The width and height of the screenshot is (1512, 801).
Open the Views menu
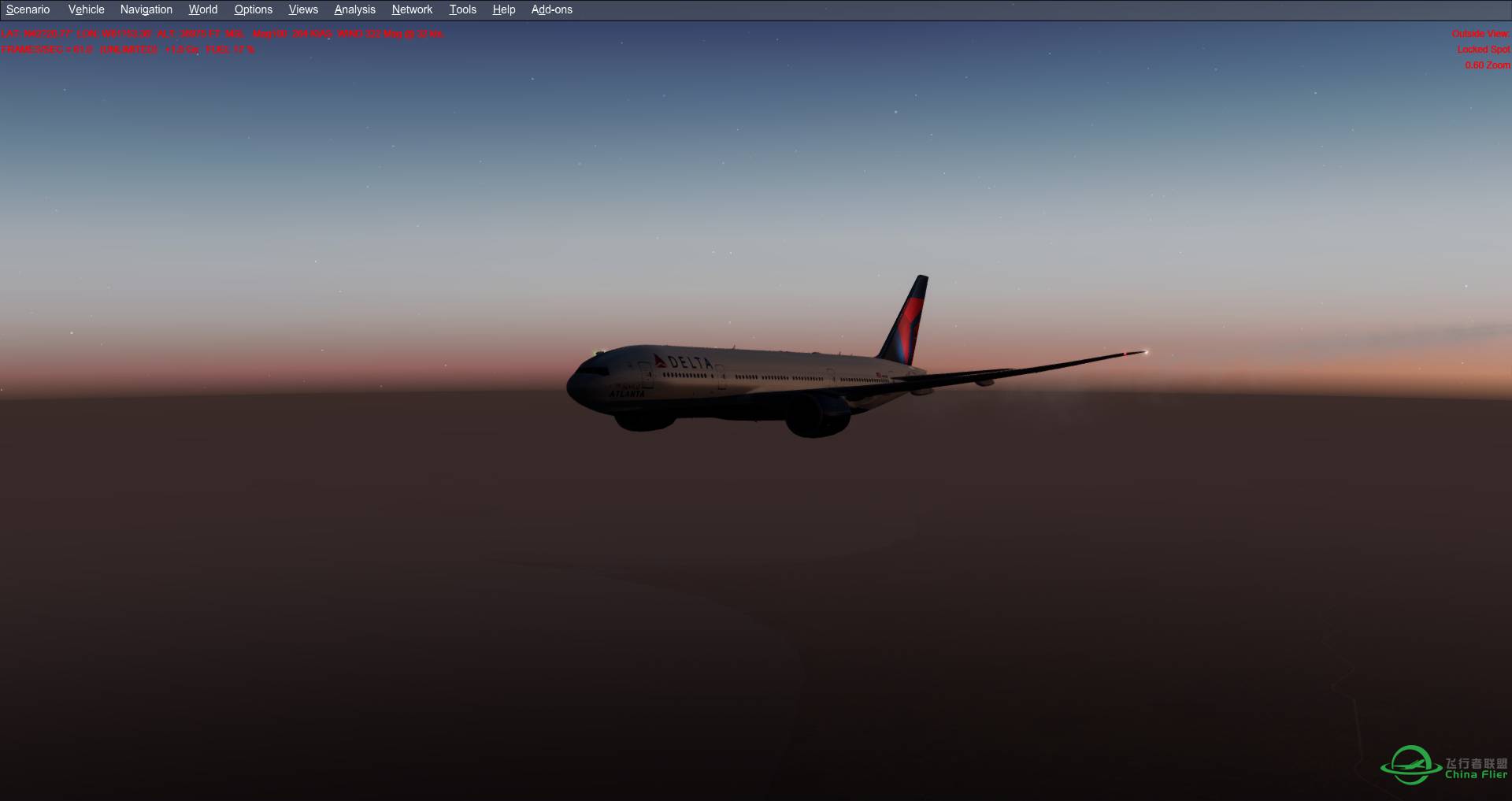coord(302,9)
